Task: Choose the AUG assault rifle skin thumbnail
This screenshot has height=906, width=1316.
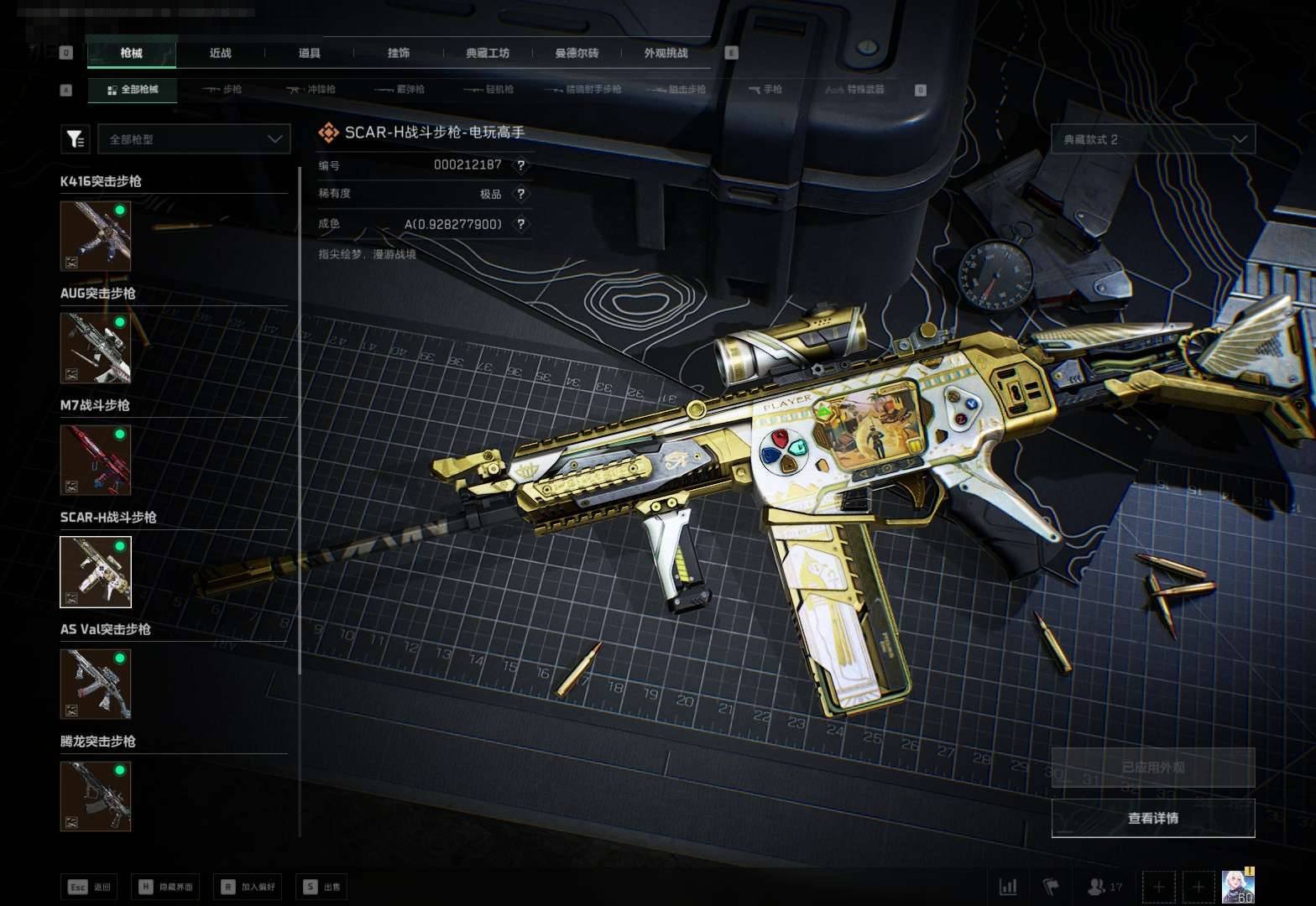Action: coord(96,347)
